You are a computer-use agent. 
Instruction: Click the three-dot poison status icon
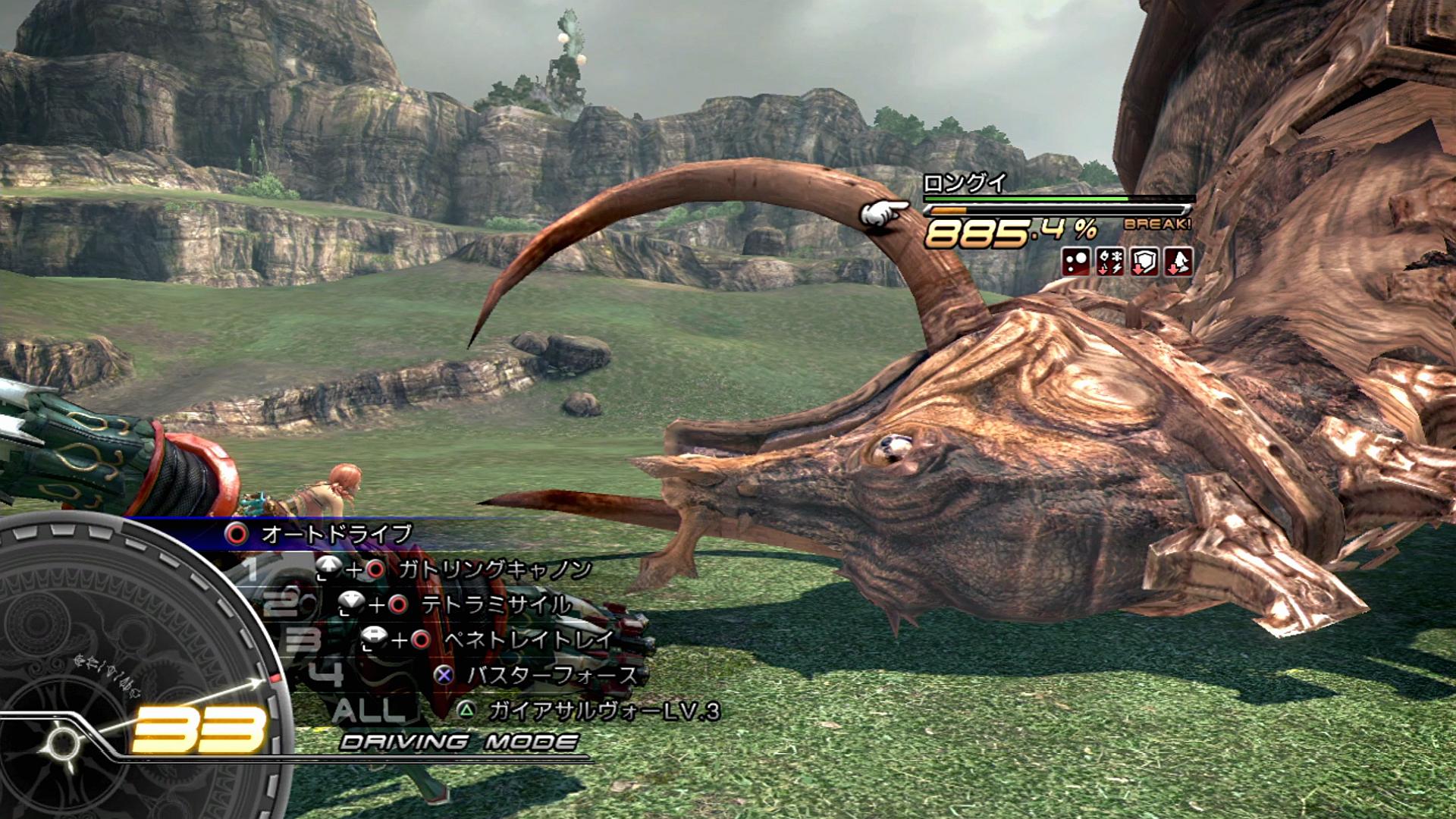pyautogui.click(x=1076, y=262)
